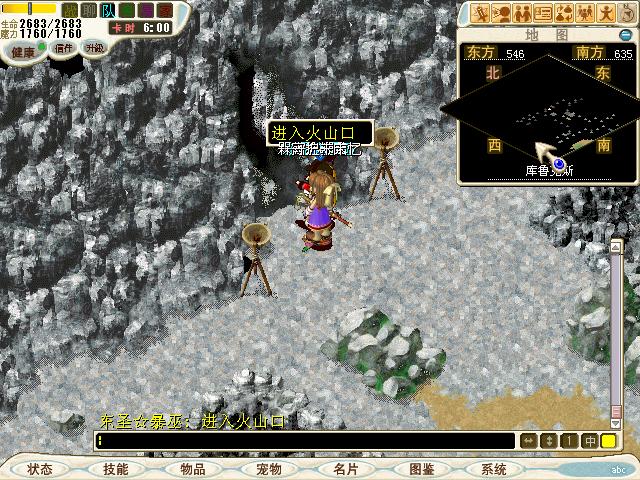Open the 信件 mail button
This screenshot has width=640, height=480.
pyautogui.click(x=64, y=48)
